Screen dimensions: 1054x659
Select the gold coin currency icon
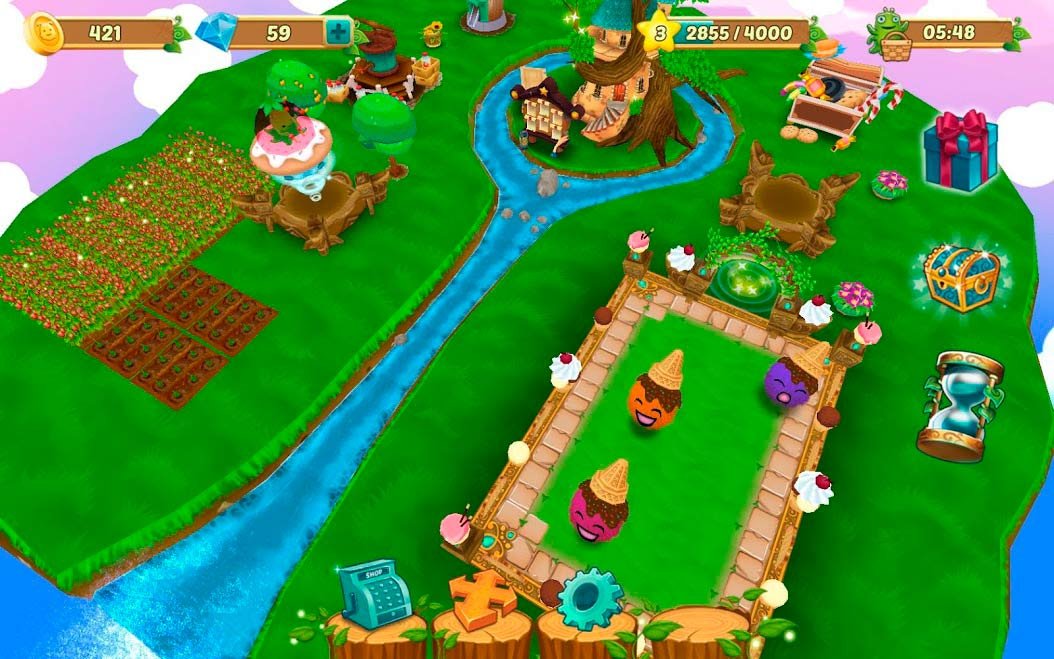pos(44,33)
